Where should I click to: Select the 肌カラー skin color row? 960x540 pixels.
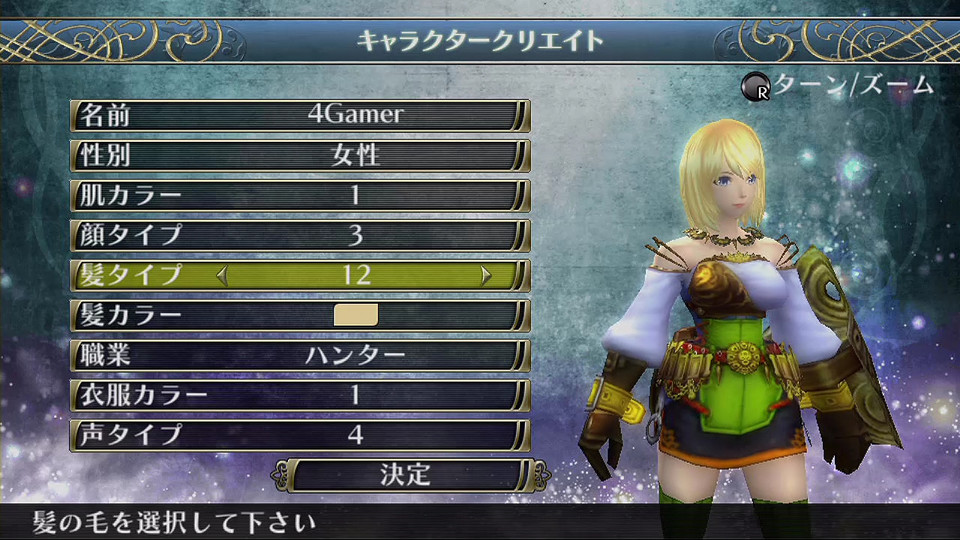pos(300,195)
